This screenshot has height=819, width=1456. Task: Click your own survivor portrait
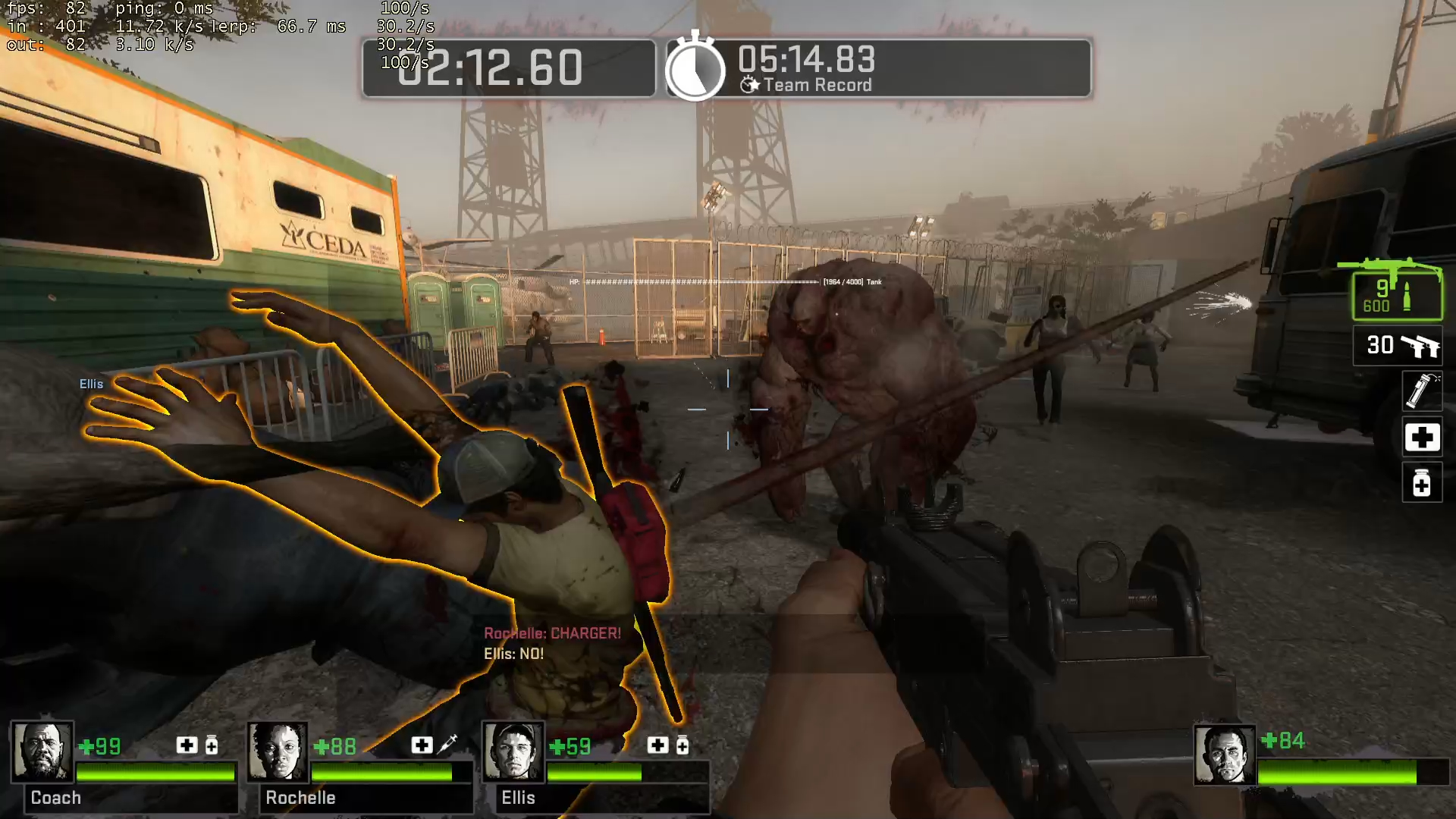[1224, 755]
